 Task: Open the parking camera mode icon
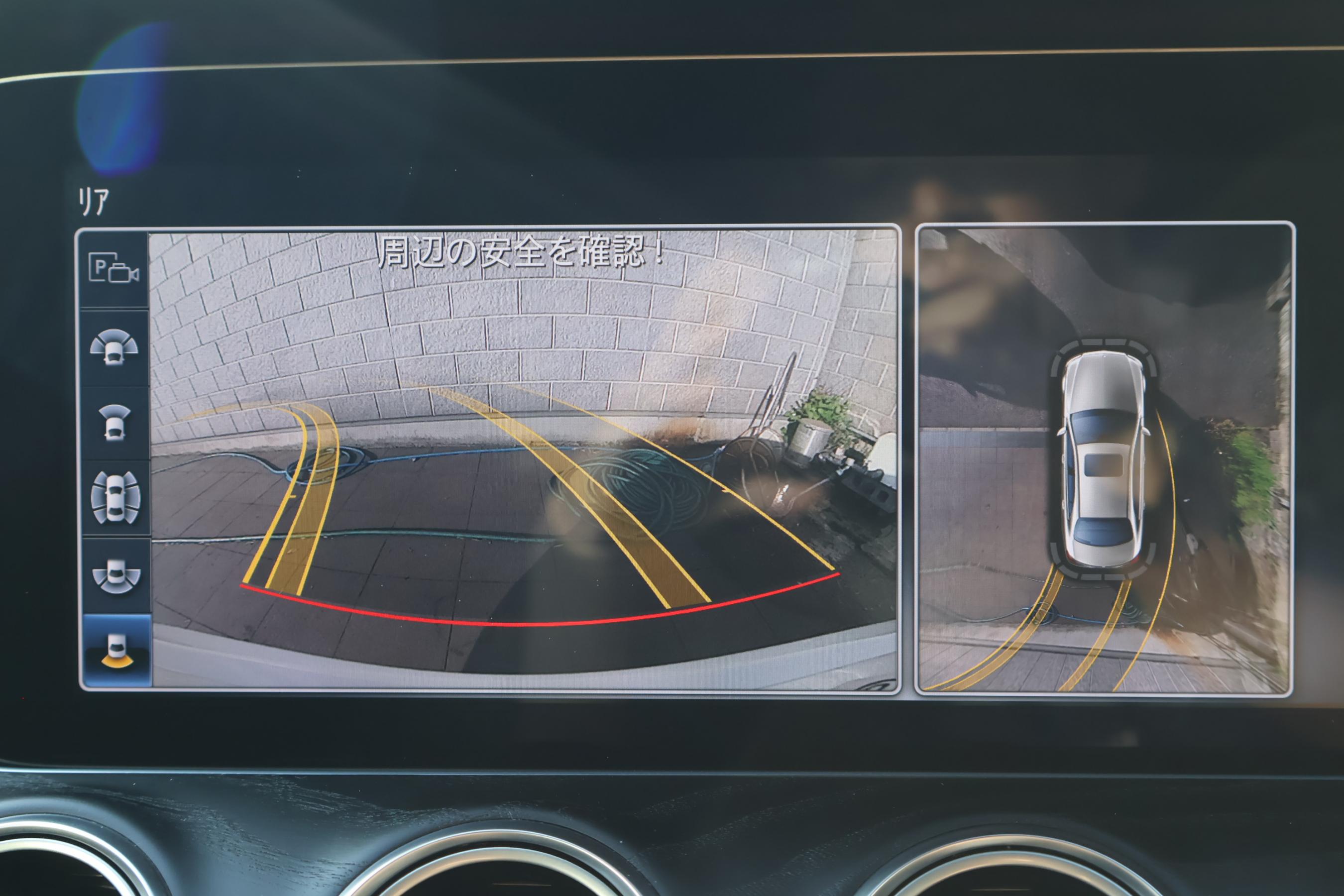click(113, 268)
